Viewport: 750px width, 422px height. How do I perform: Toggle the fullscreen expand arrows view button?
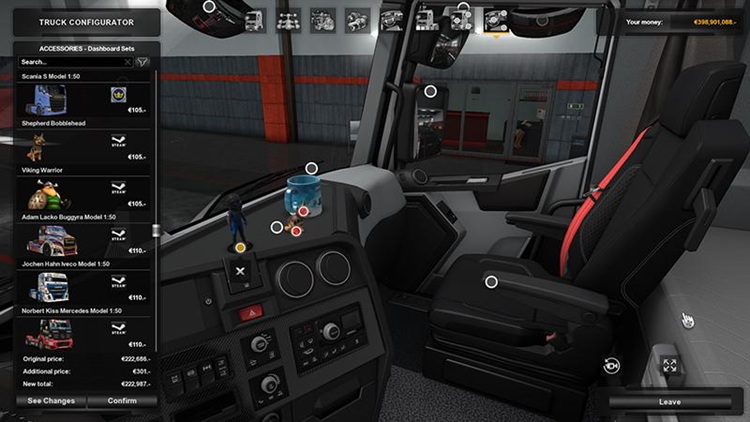coord(669,366)
